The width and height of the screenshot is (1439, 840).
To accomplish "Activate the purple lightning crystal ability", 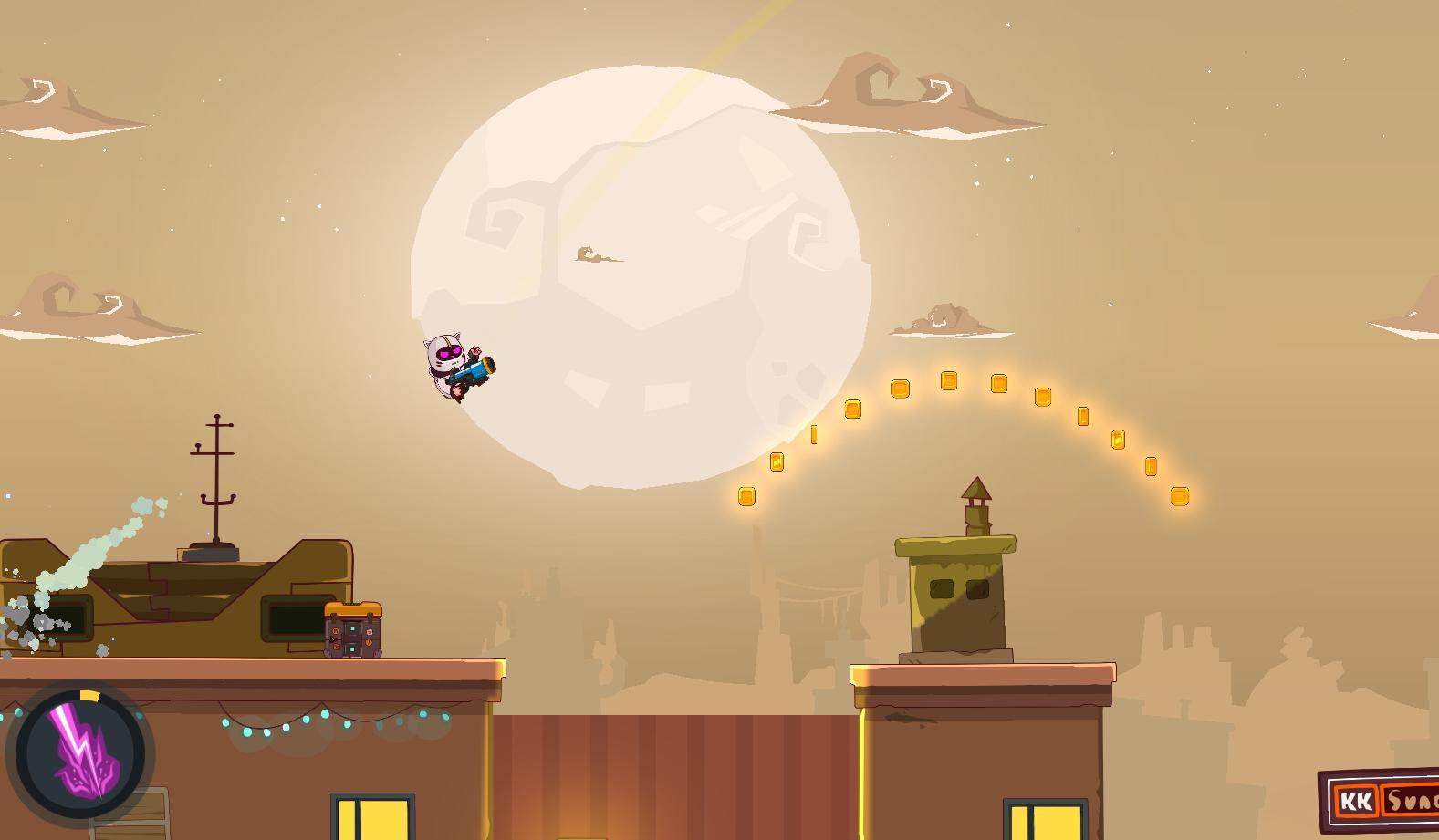I will pos(80,753).
